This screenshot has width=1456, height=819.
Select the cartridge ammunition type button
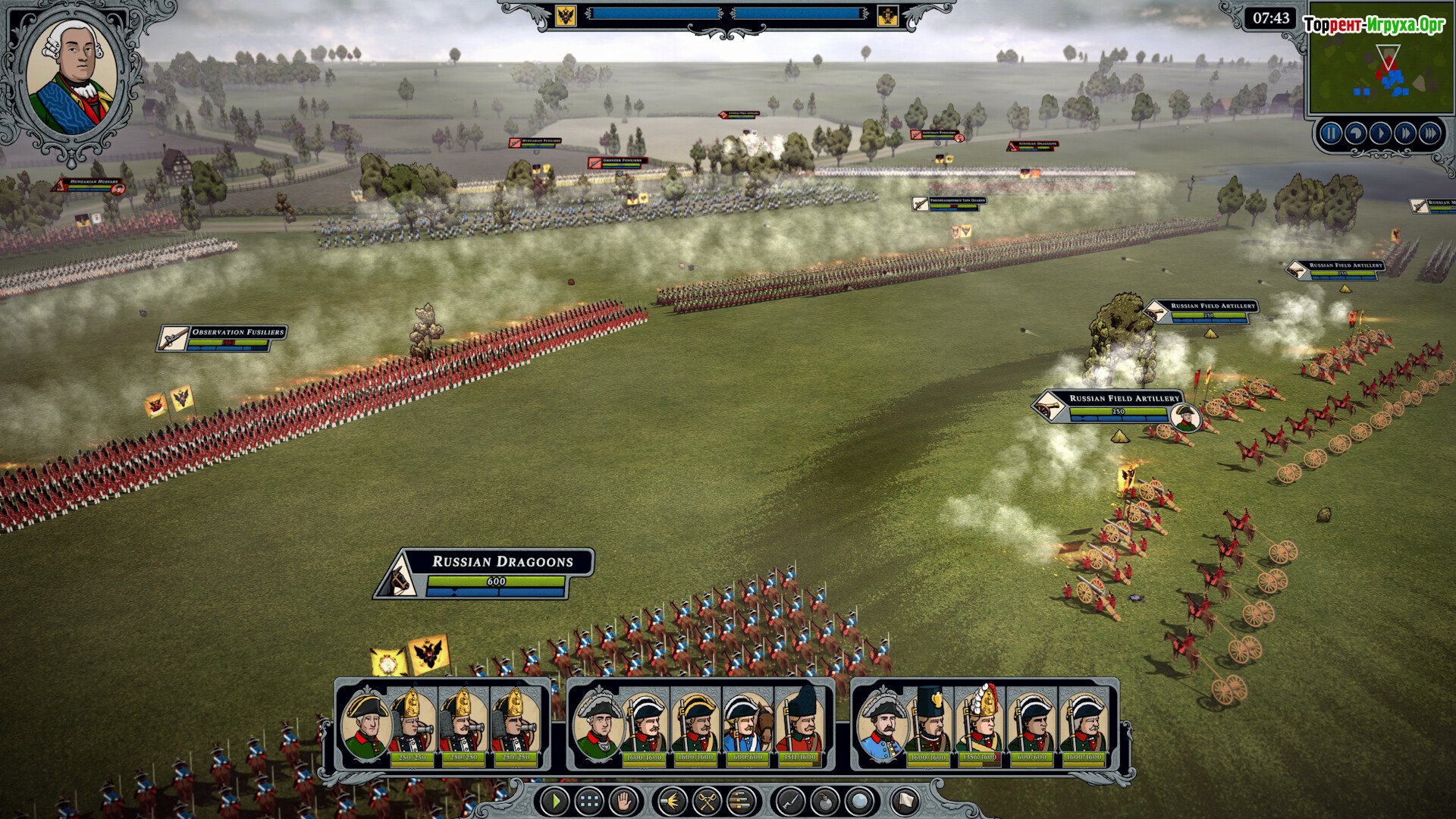[x=742, y=801]
